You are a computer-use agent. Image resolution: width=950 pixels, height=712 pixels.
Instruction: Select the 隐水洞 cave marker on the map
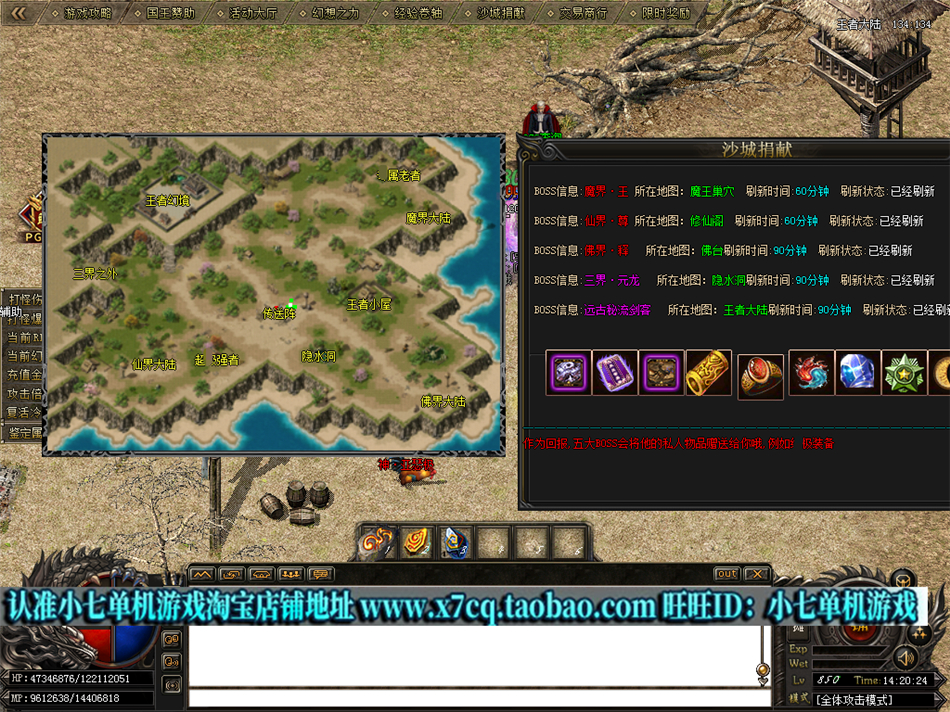tap(318, 356)
